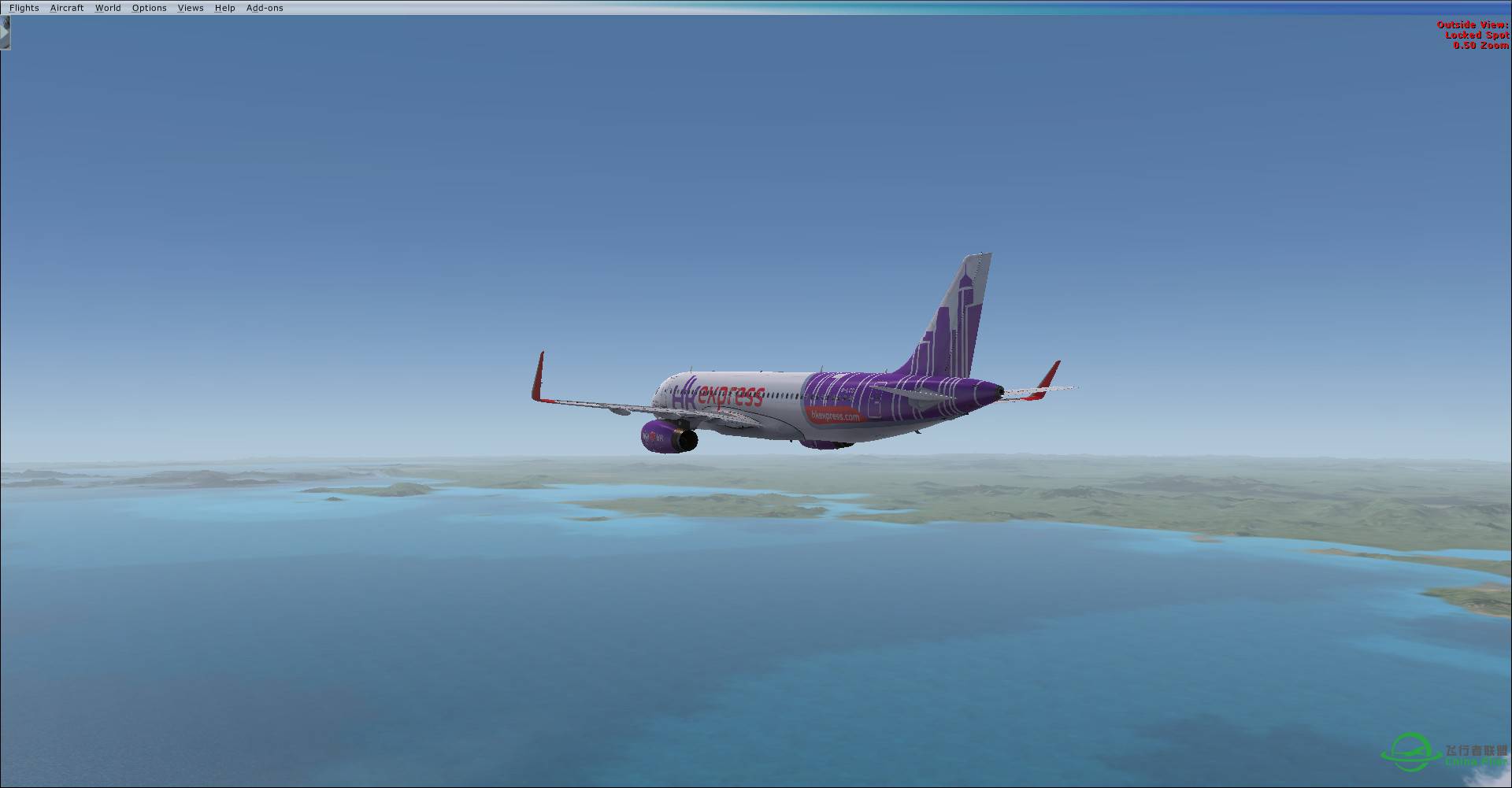Image resolution: width=1512 pixels, height=788 pixels.
Task: Restore the minimized window thumbnail below menu bar
Action: (x=6, y=33)
